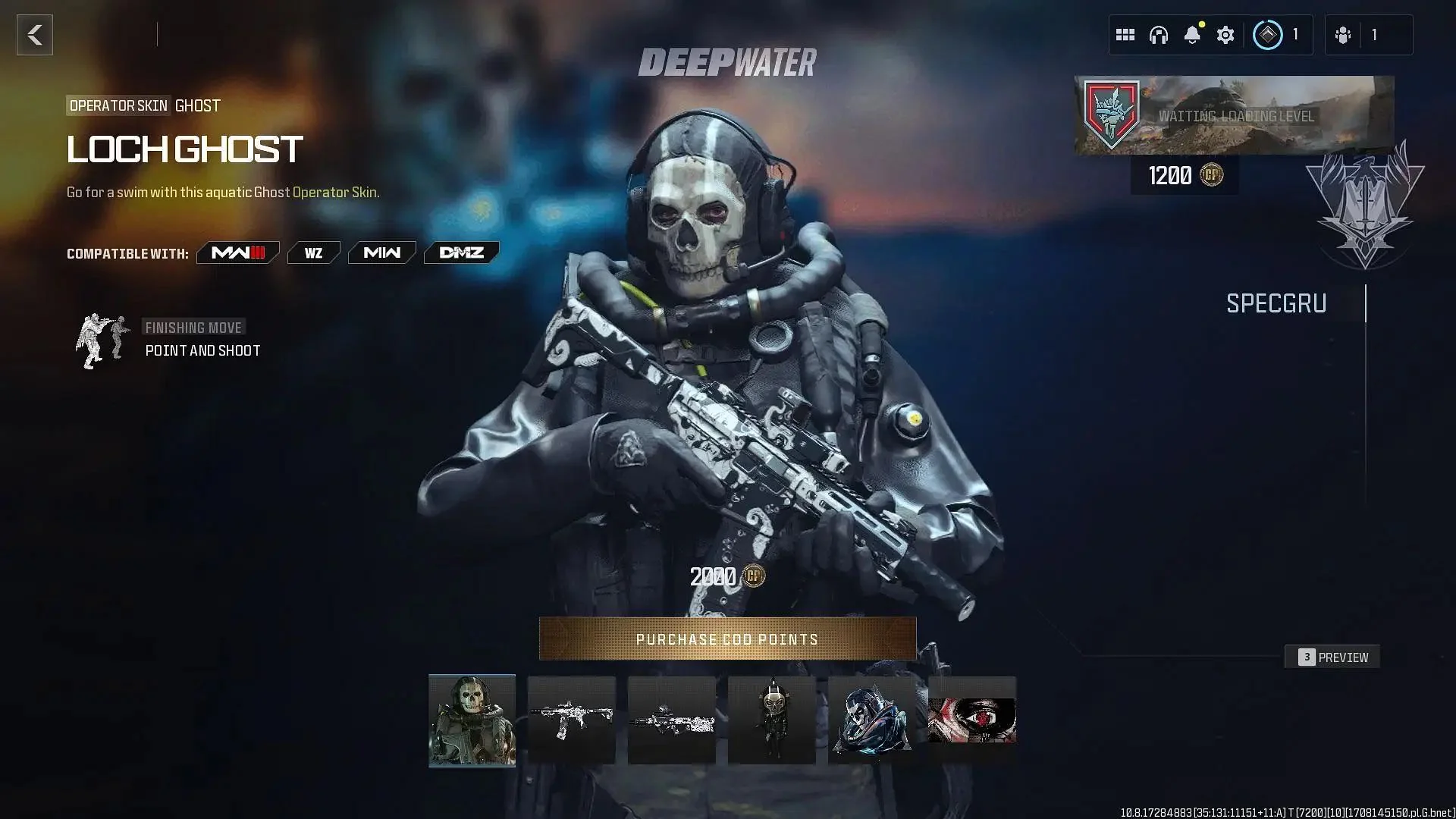Open the audio channels headset icon
The width and height of the screenshot is (1456, 819).
click(1159, 34)
